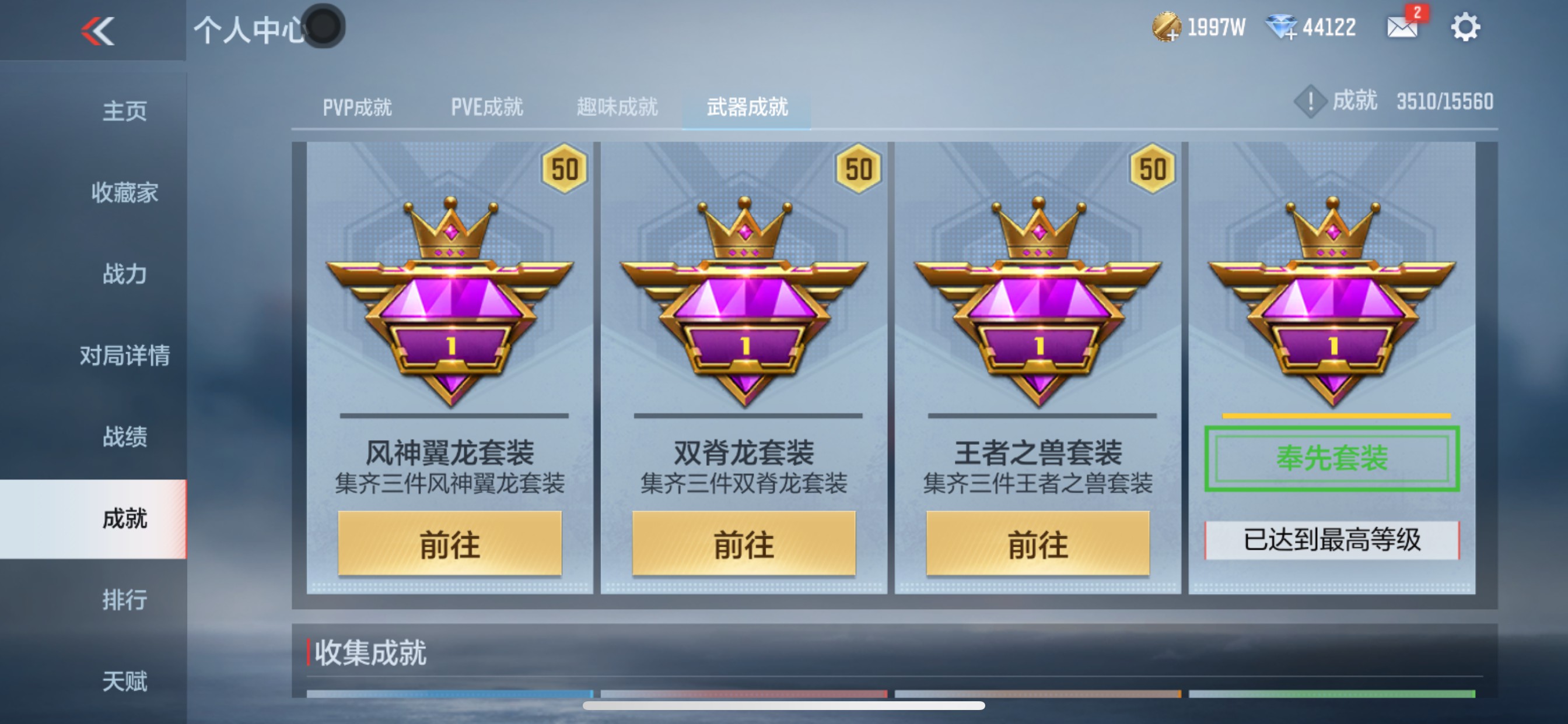Open the mail inbox with 2 notifications
The height and width of the screenshot is (724, 1568).
(1402, 27)
